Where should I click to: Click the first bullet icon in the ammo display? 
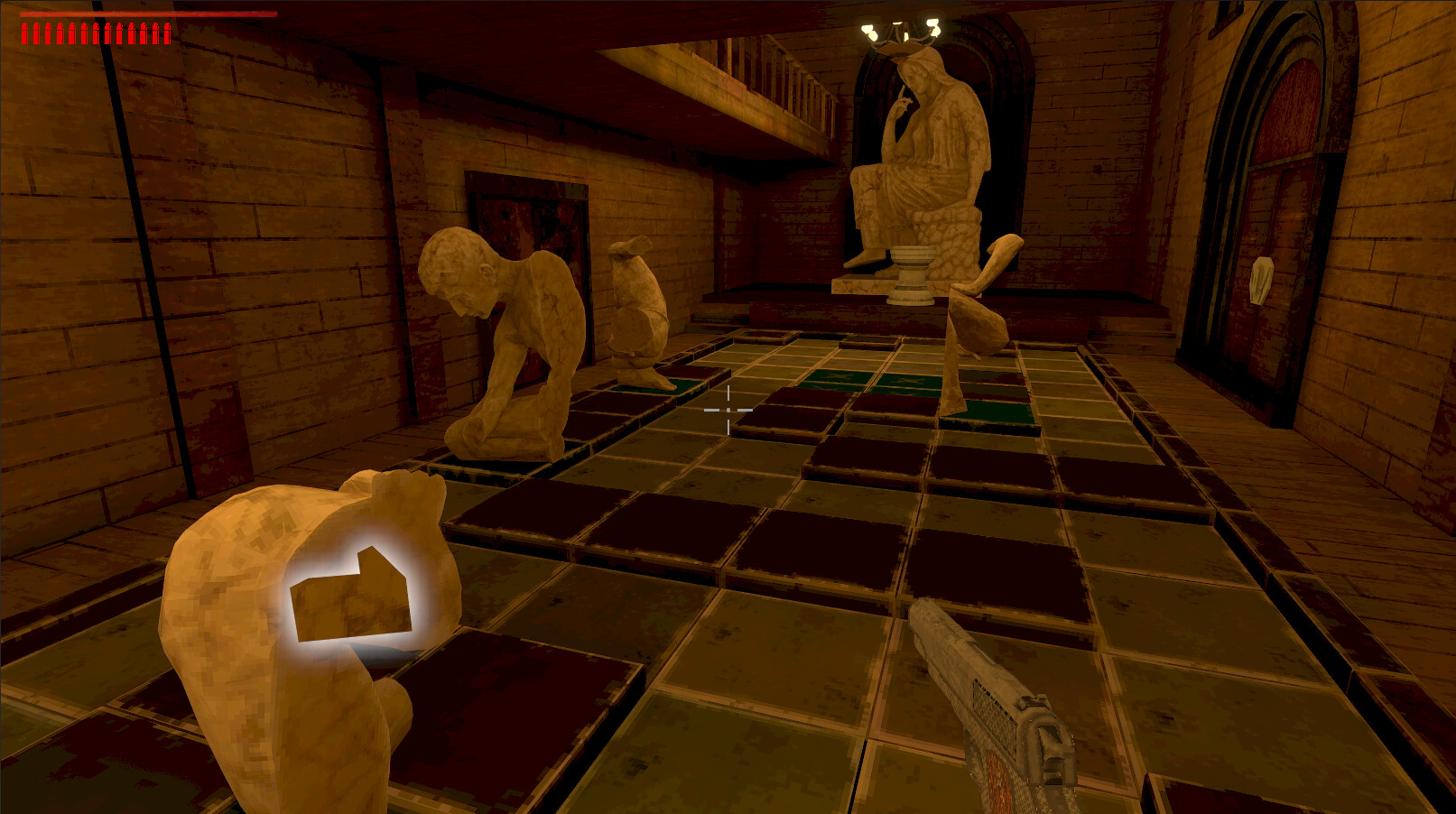[24, 34]
